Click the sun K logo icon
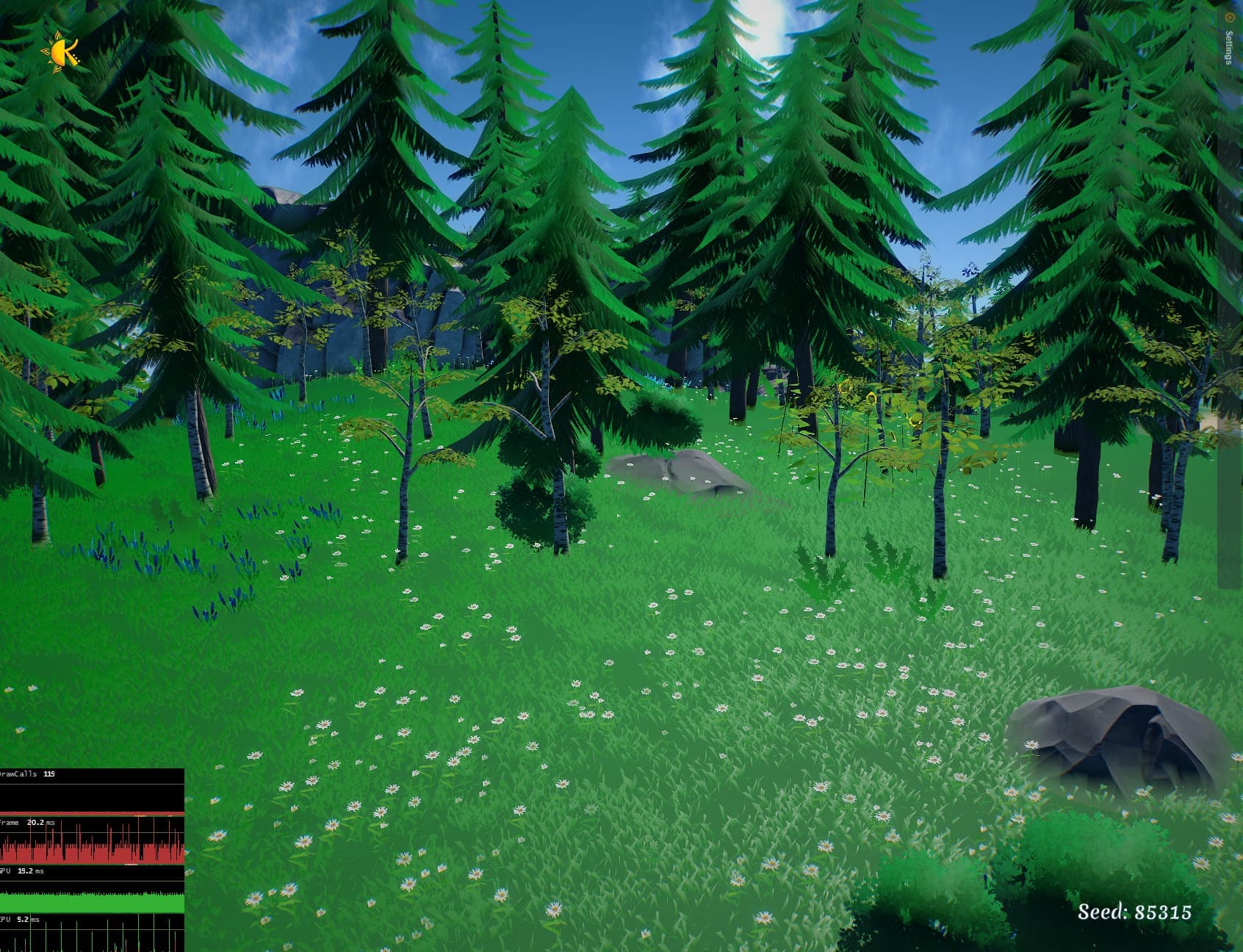This screenshot has height=952, width=1243. (62, 51)
